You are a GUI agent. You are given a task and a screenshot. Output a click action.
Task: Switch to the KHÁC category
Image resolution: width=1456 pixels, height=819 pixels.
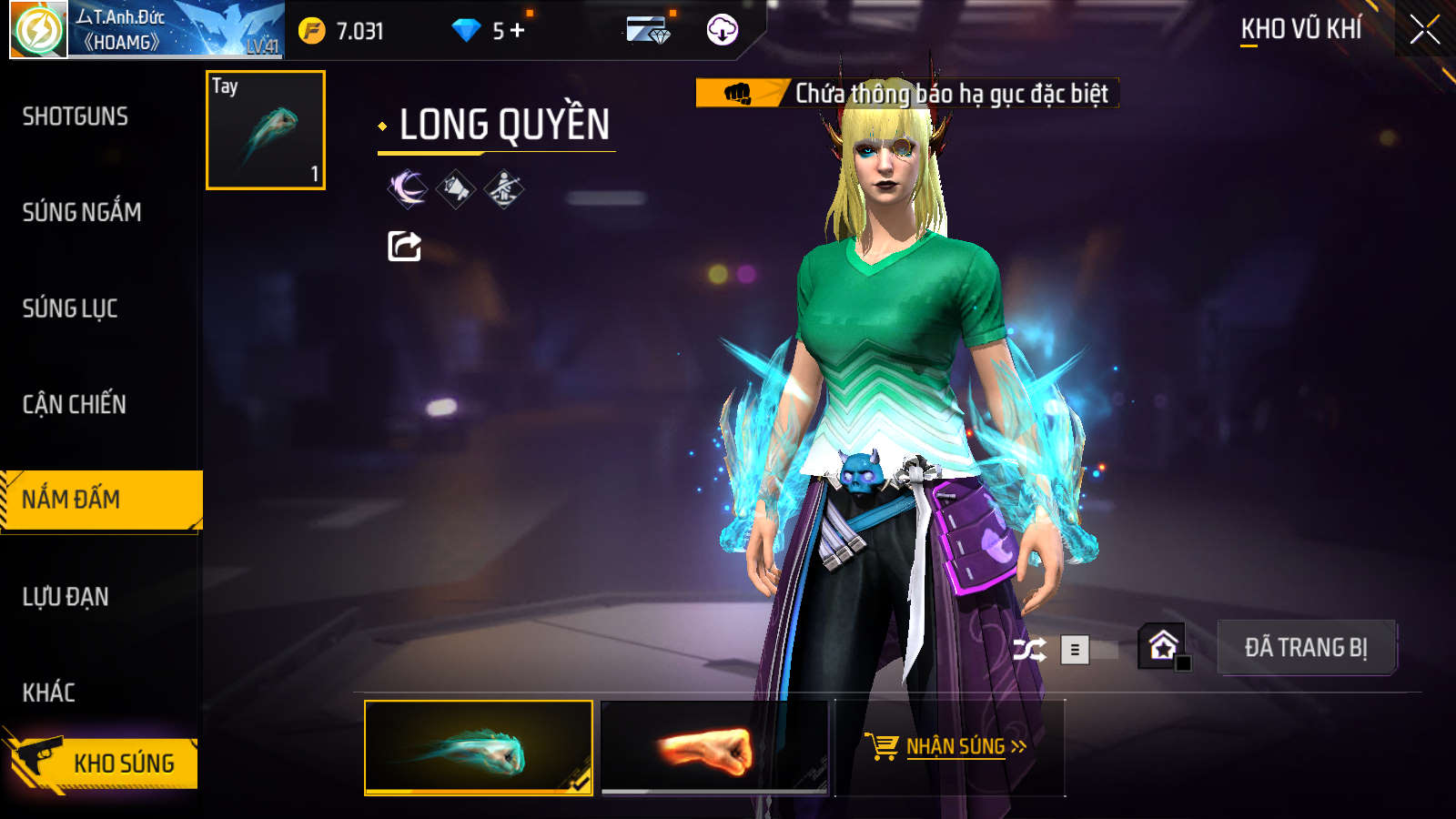pyautogui.click(x=49, y=693)
